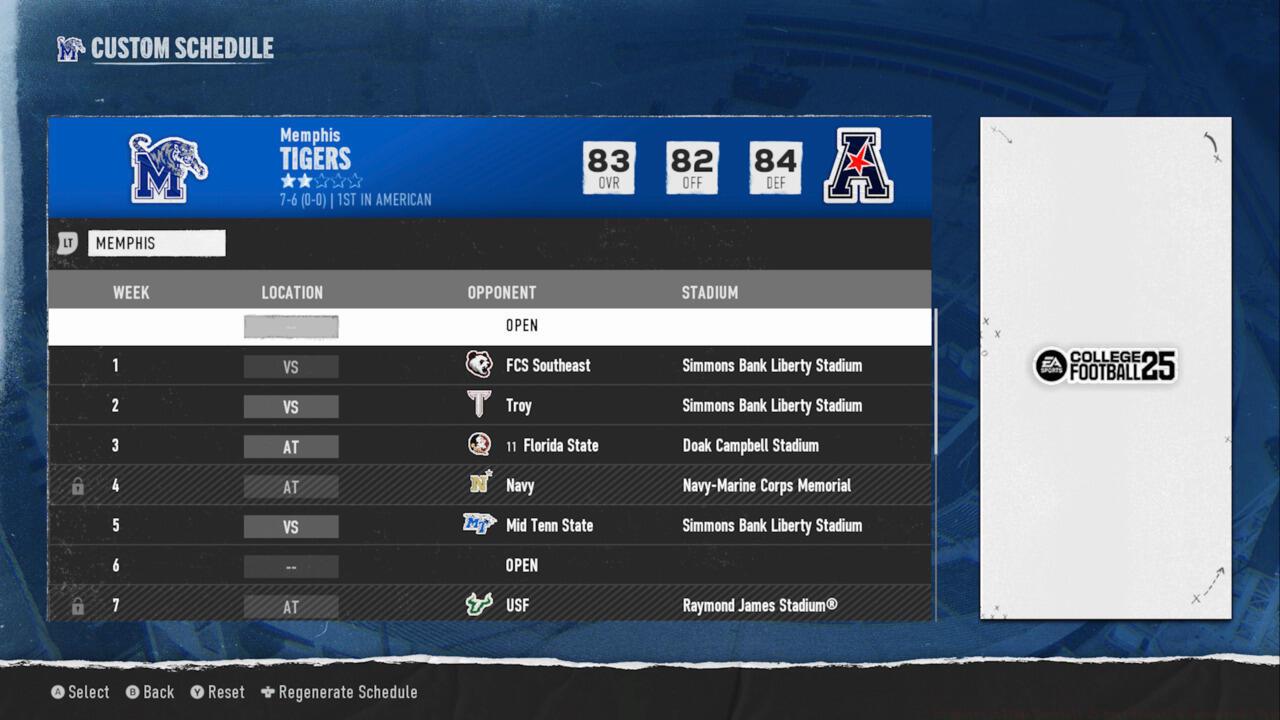Screen dimensions: 1280x720
Task: Click the FCS Southeast team logo
Action: click(x=479, y=365)
